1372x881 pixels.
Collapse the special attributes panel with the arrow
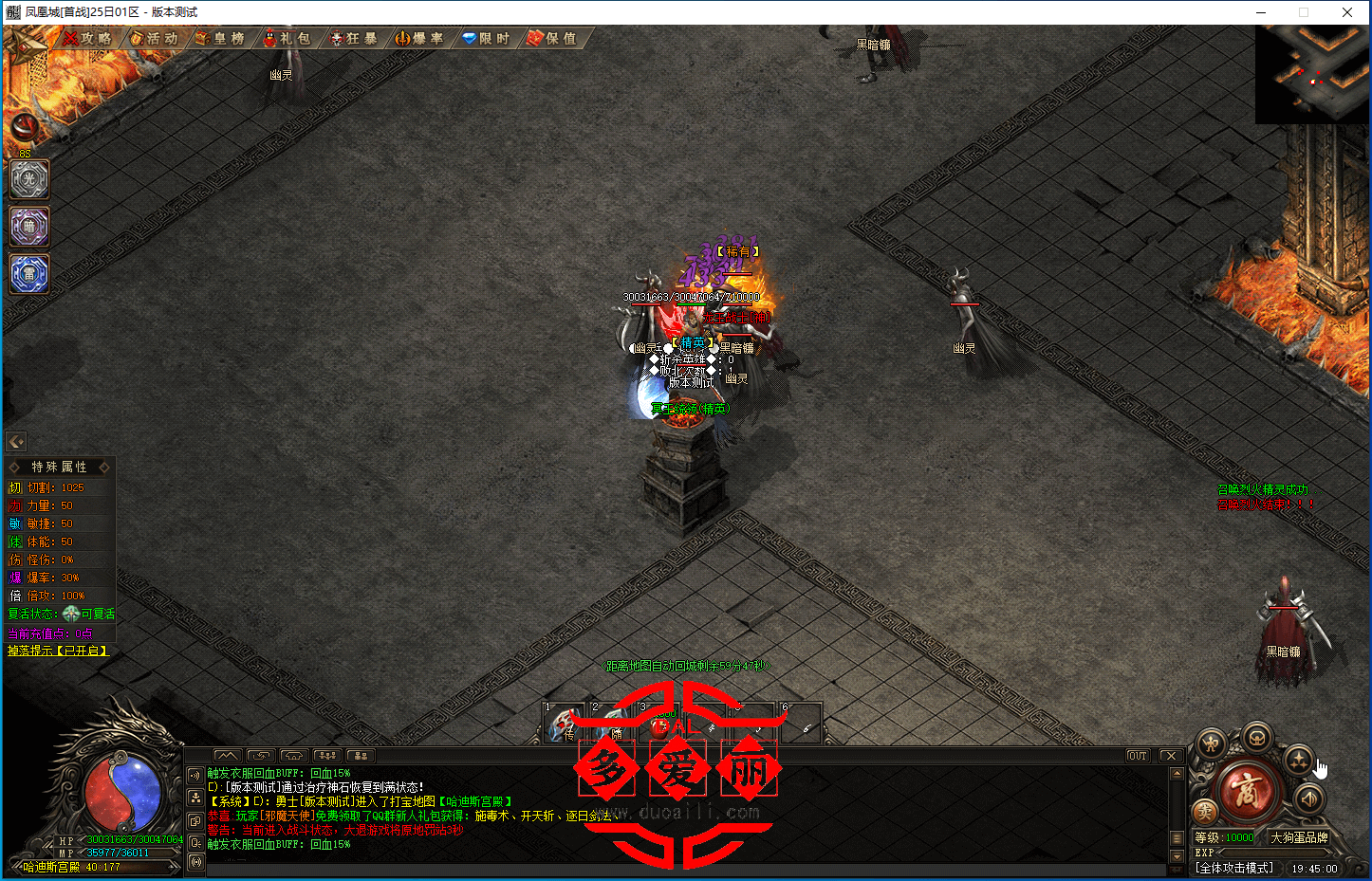pyautogui.click(x=16, y=442)
